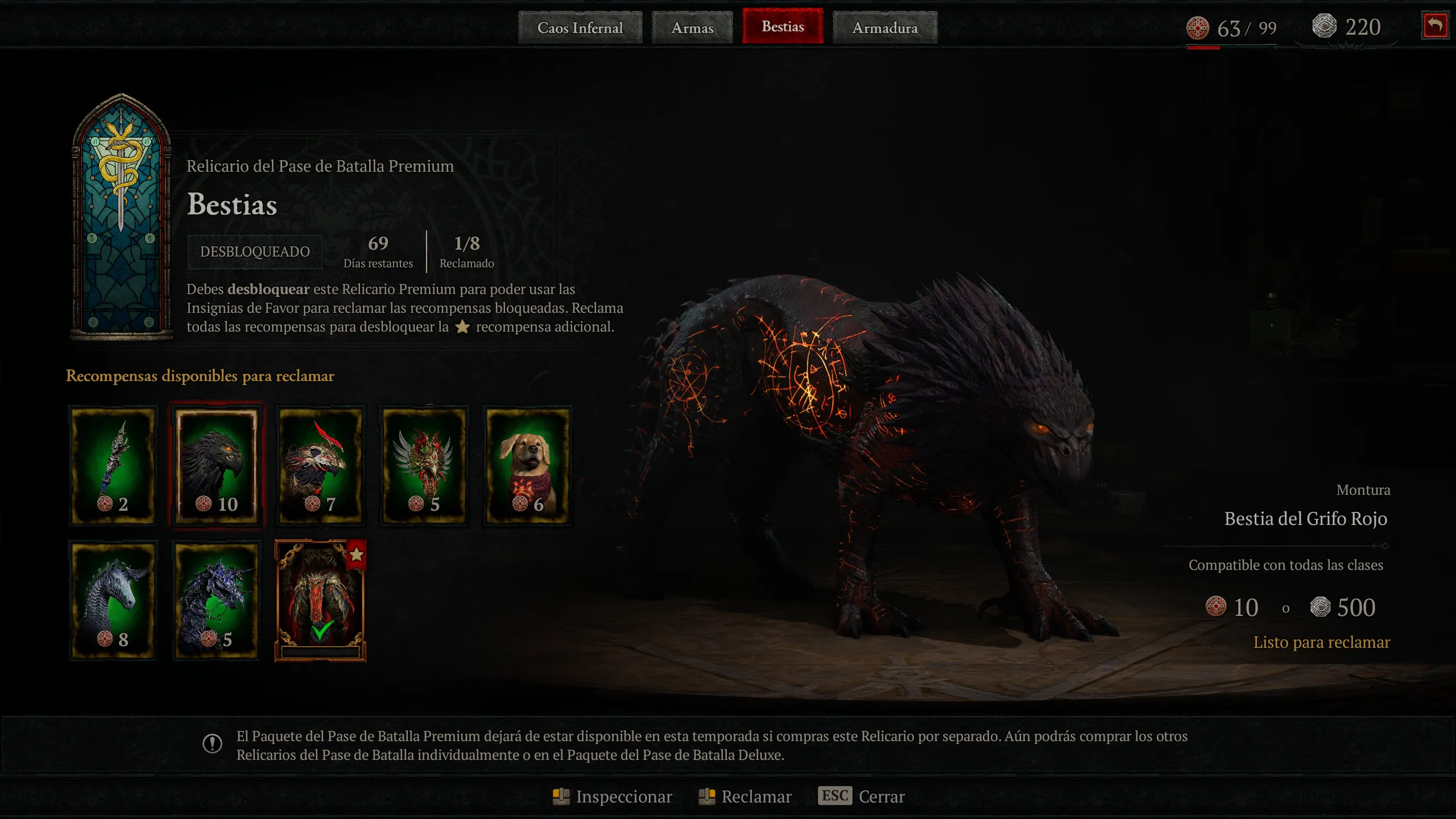Click the DESBLOQUEADO status button

255,251
